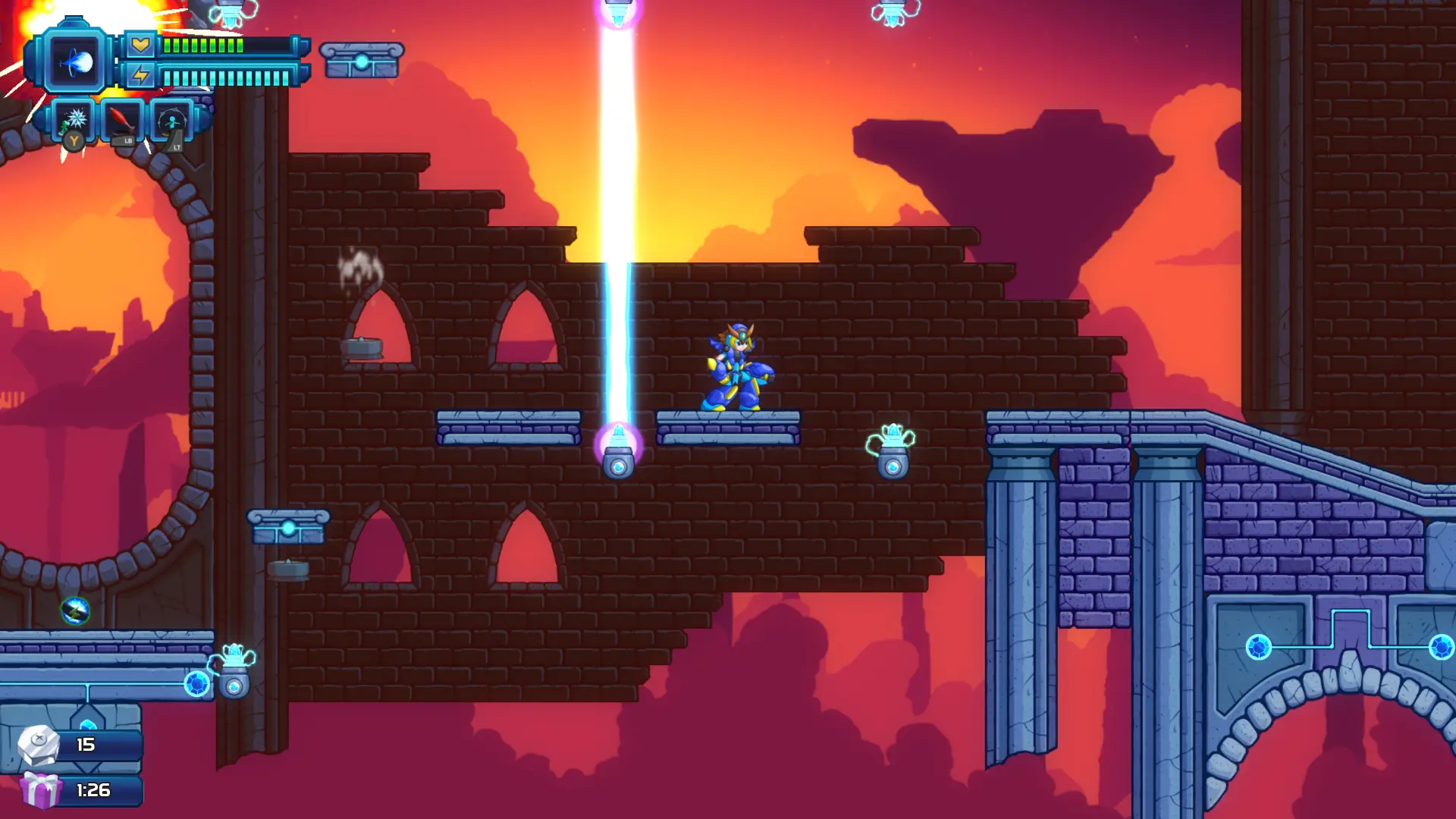Click the purple gift box icon
This screenshot has height=819, width=1456.
40,789
